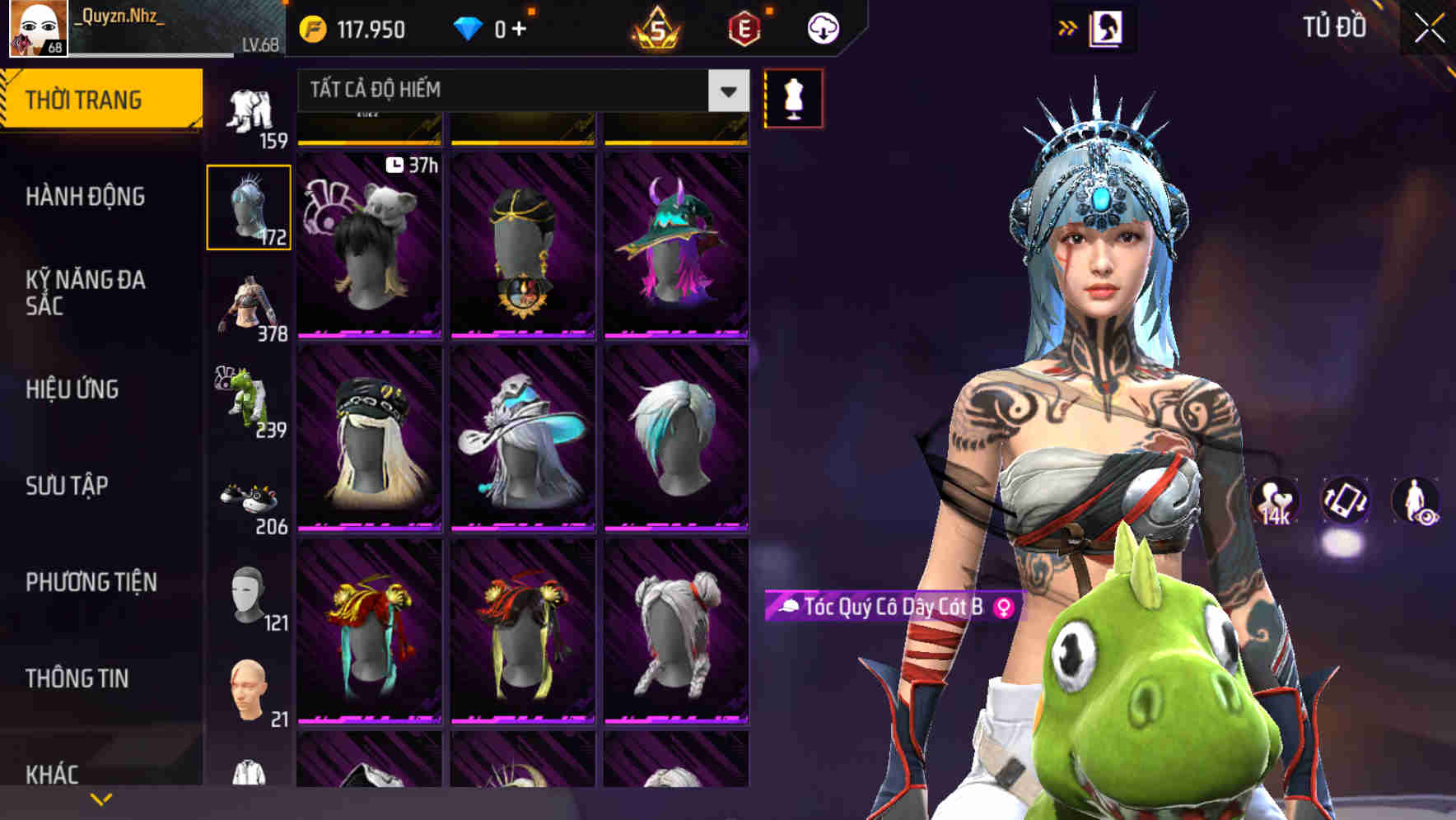Collapse the panel using the double-arrow chevron

pos(1068,27)
